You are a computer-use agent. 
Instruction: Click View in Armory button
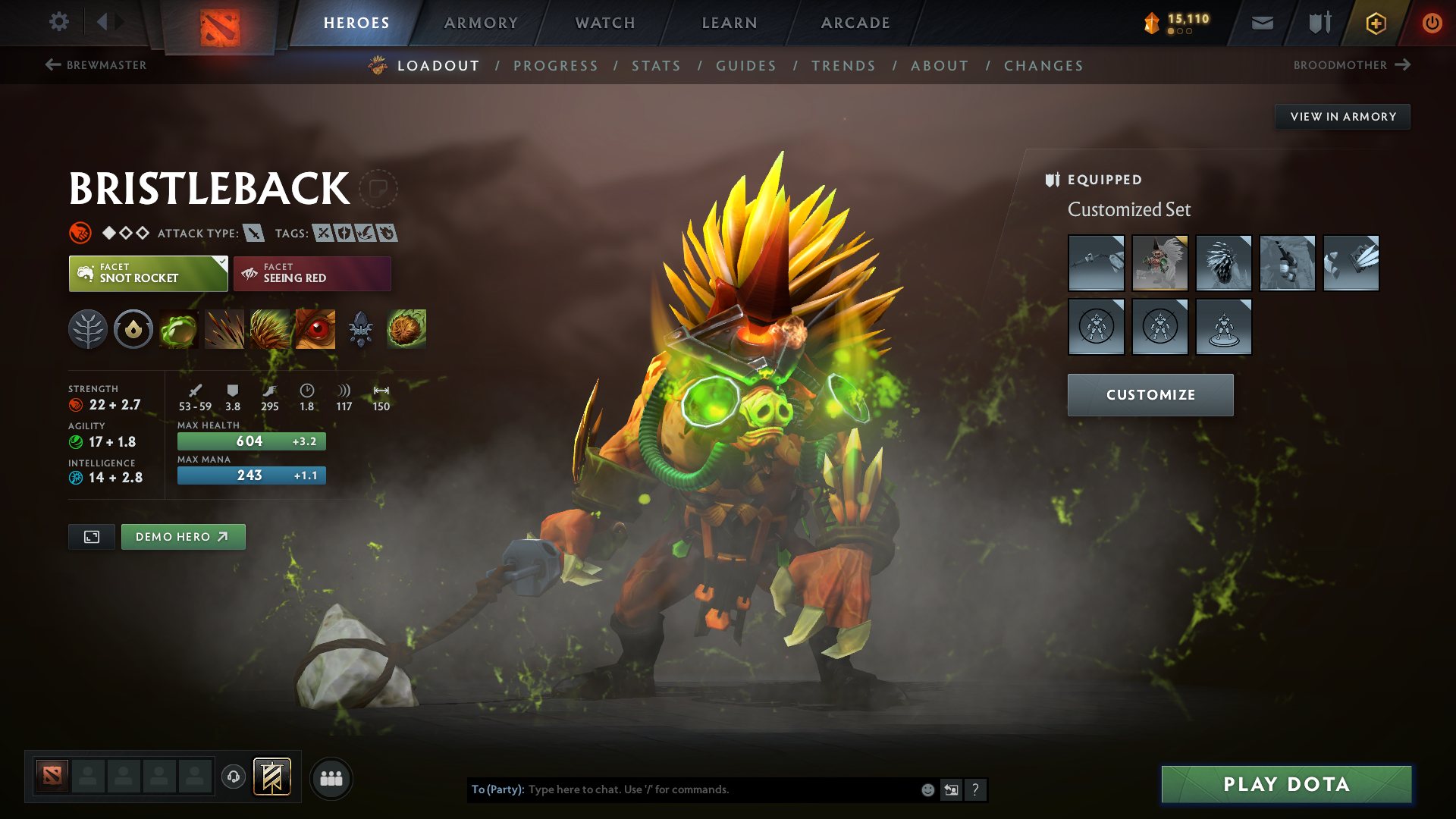tap(1342, 117)
